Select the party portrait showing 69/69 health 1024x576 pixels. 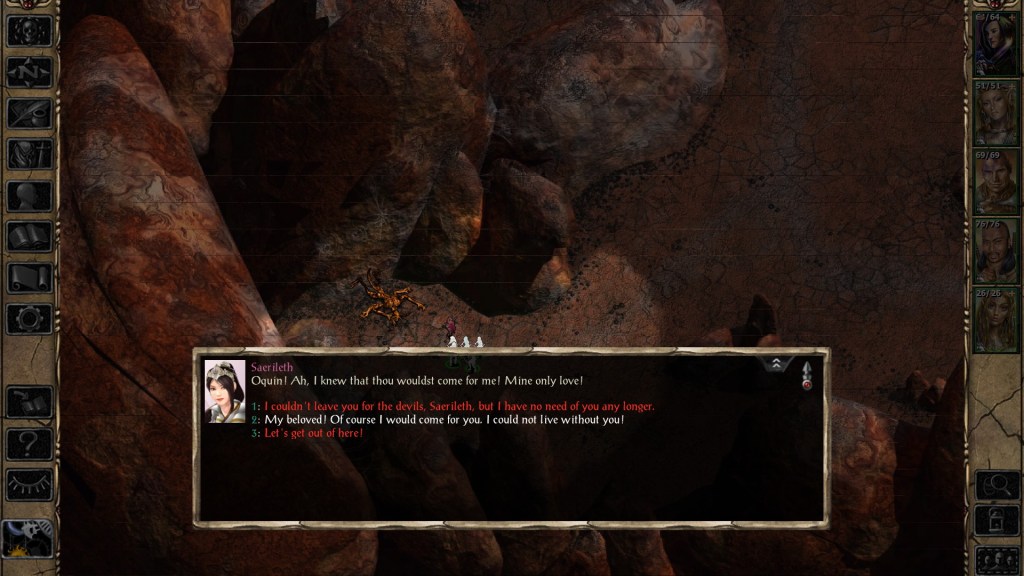tap(995, 183)
